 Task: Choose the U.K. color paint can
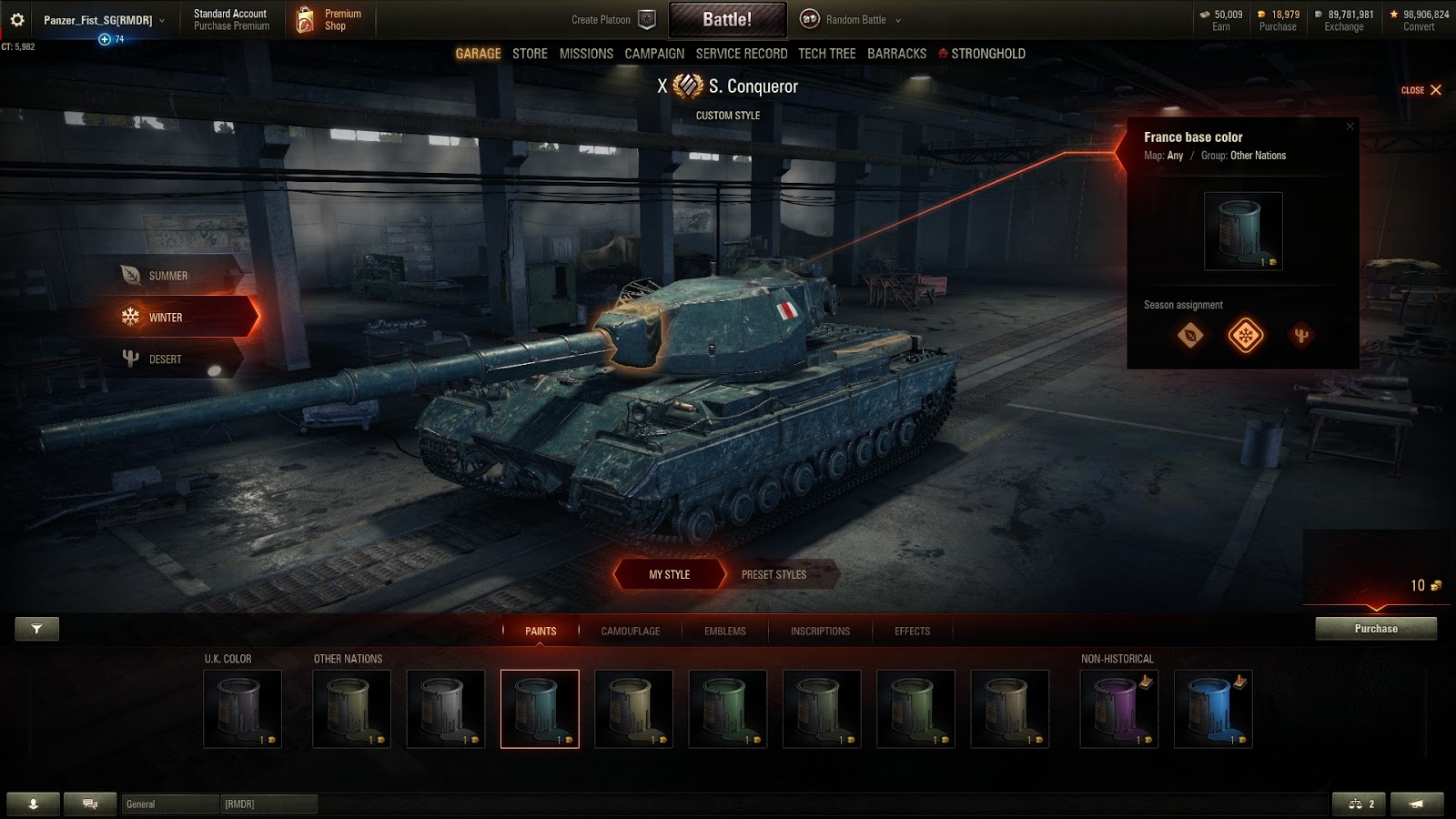point(242,709)
